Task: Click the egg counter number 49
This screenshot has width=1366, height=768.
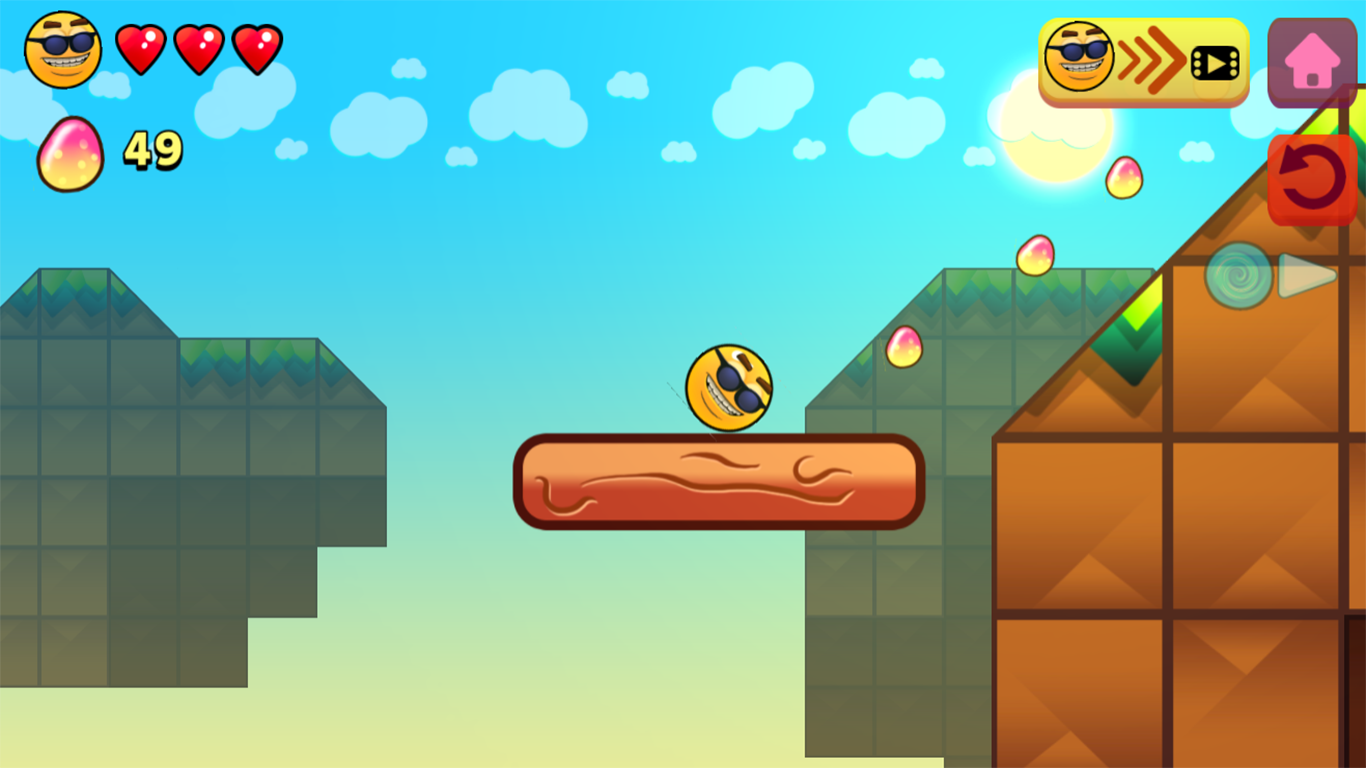Action: click(x=152, y=148)
